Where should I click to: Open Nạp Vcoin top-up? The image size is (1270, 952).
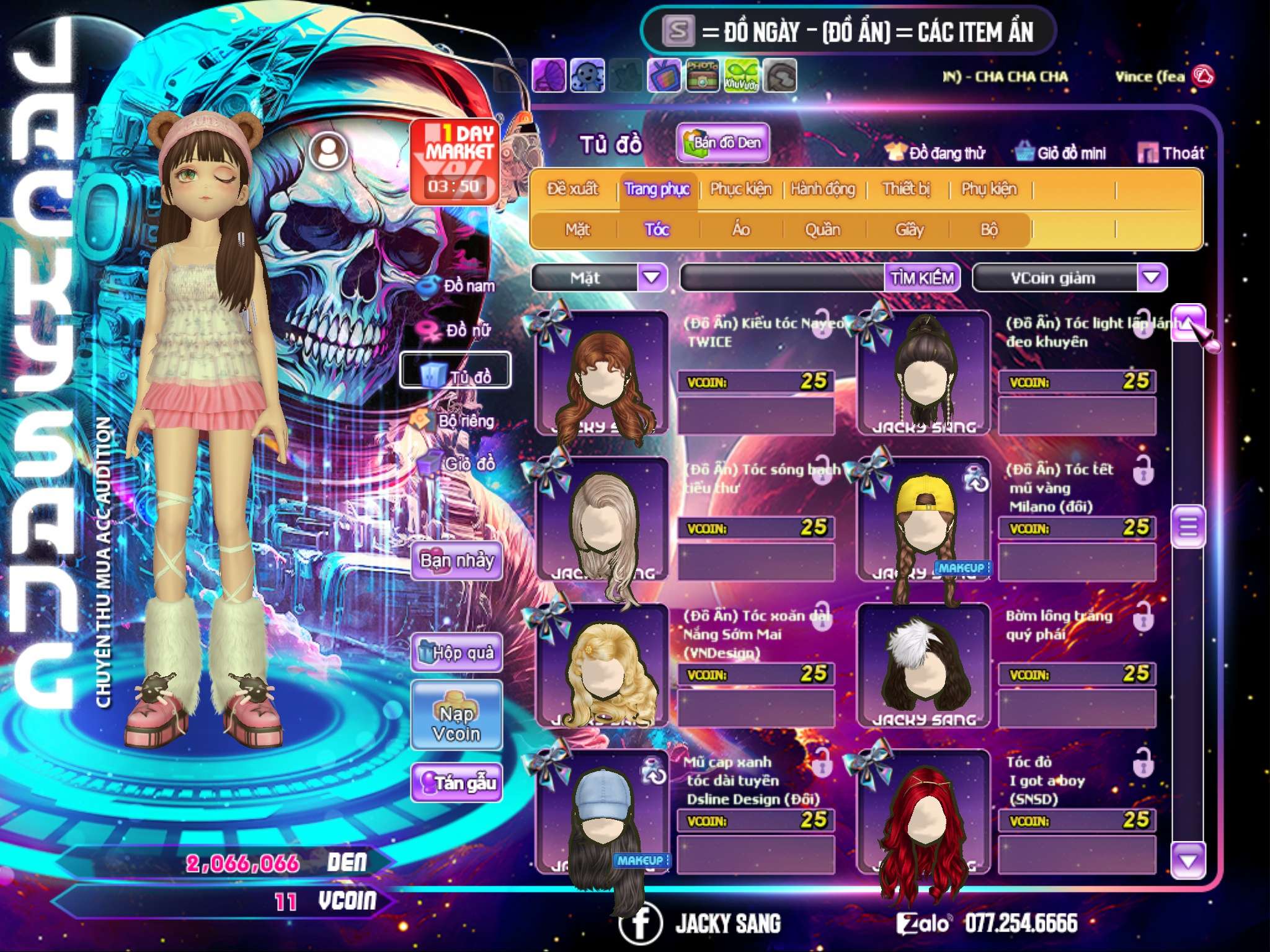456,716
